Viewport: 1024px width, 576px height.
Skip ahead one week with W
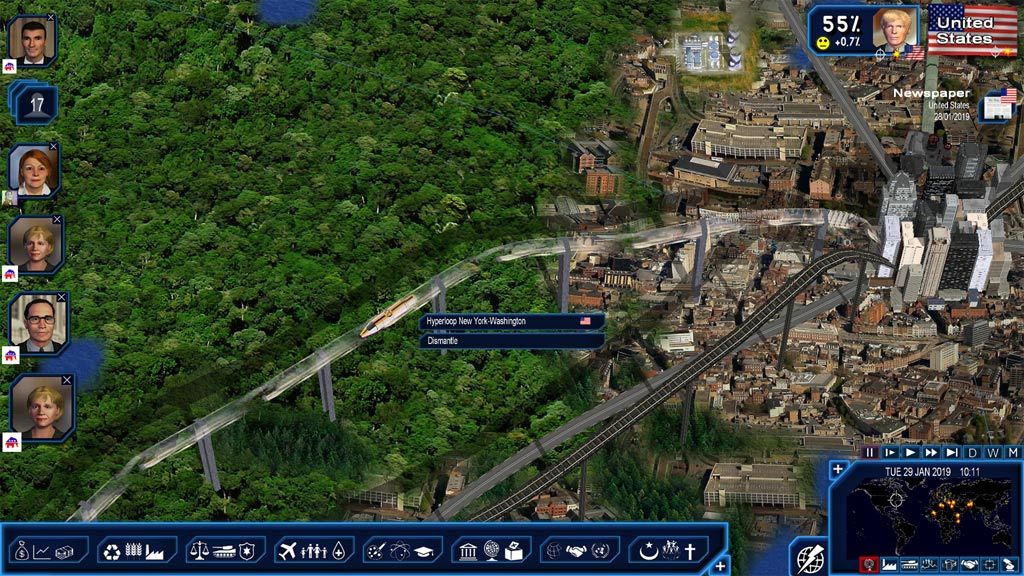coord(992,452)
